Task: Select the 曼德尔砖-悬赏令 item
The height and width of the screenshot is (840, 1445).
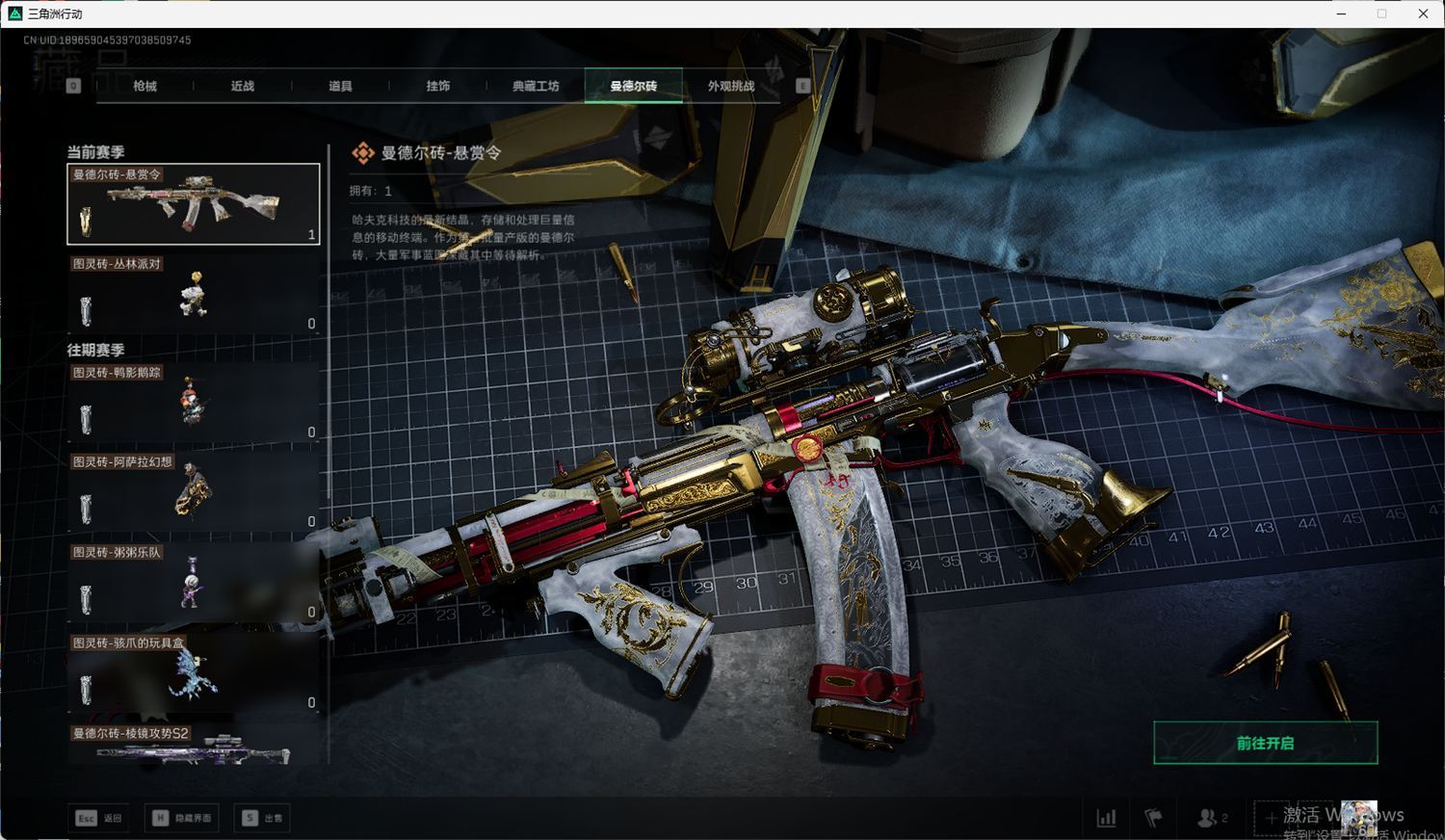Action: click(193, 204)
